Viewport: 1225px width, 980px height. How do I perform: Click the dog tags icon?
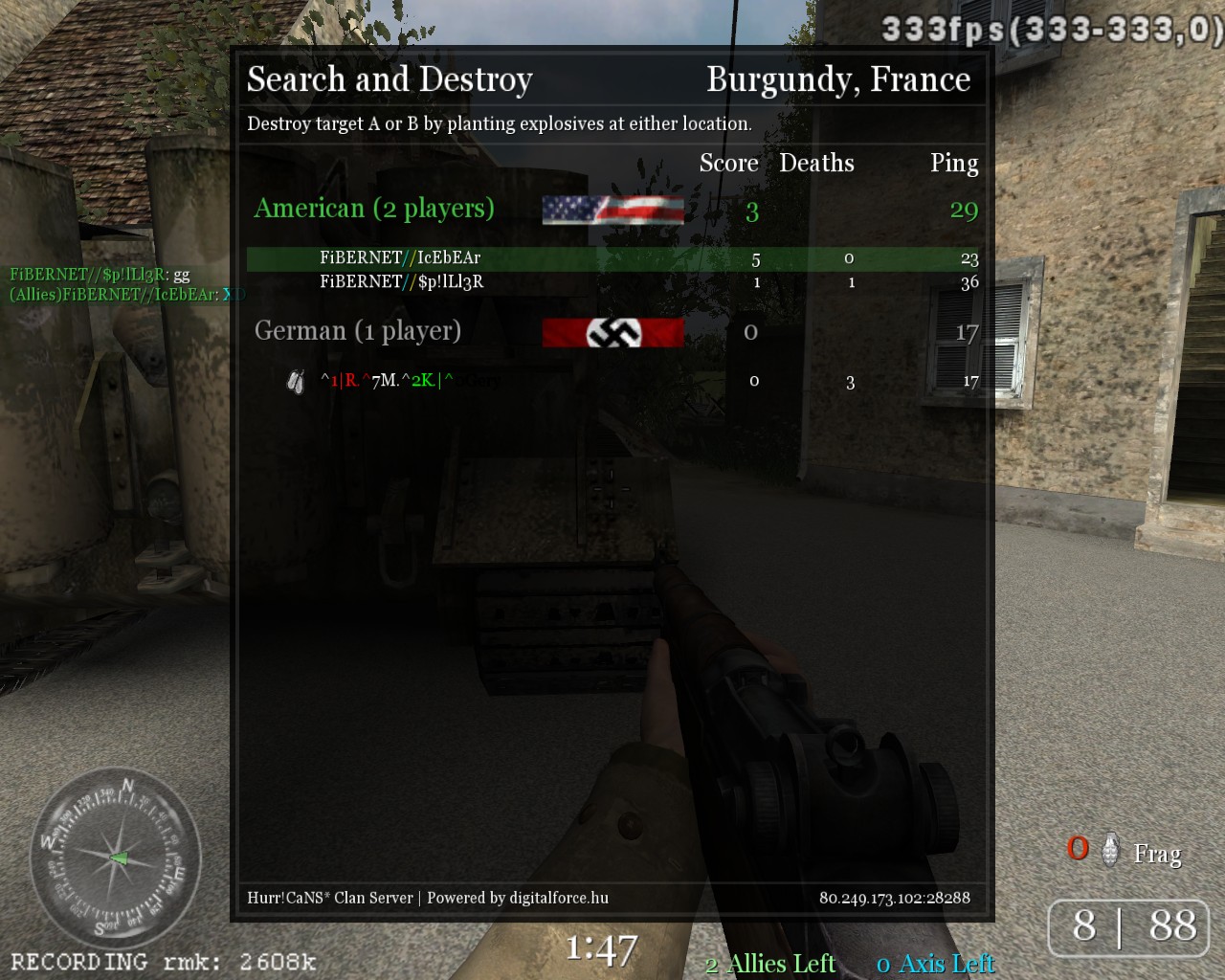(x=296, y=382)
